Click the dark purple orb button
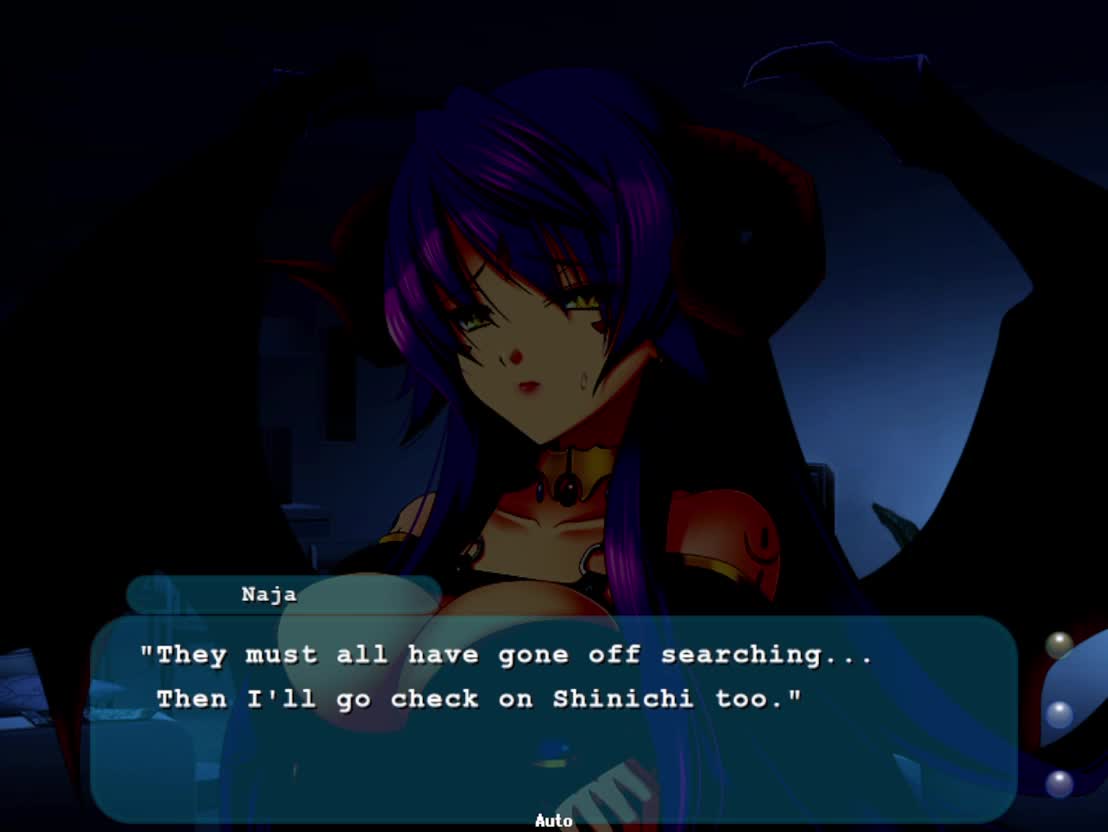1108x832 pixels. [x=1059, y=783]
